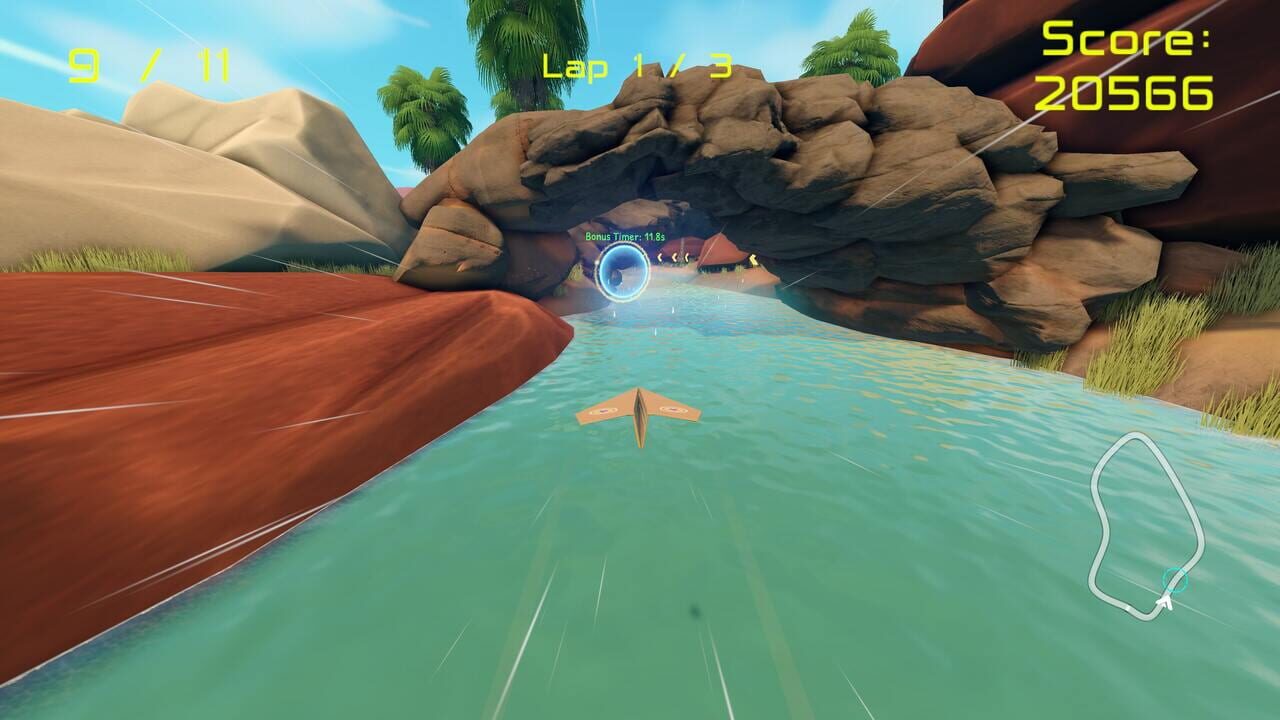
Task: Click the rightmost chevron arrow by the rock wall
Action: point(688,256)
